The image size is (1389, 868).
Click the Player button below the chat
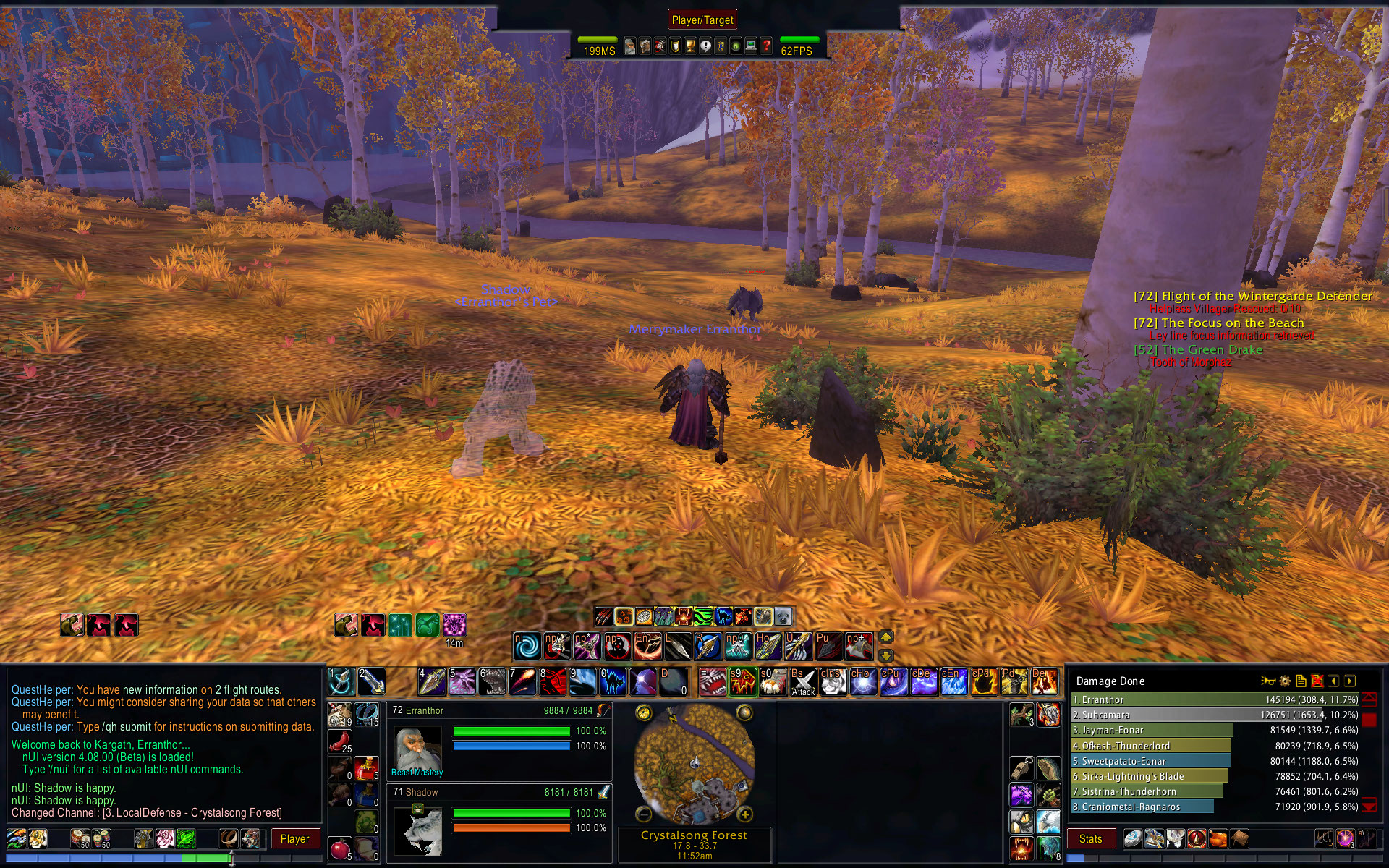(x=294, y=839)
